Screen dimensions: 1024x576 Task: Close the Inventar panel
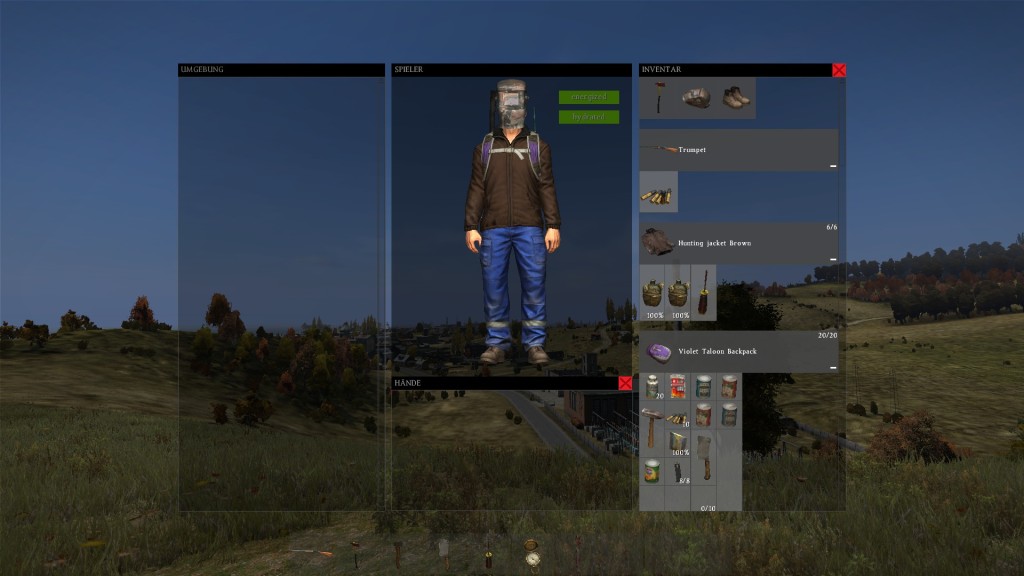point(839,70)
